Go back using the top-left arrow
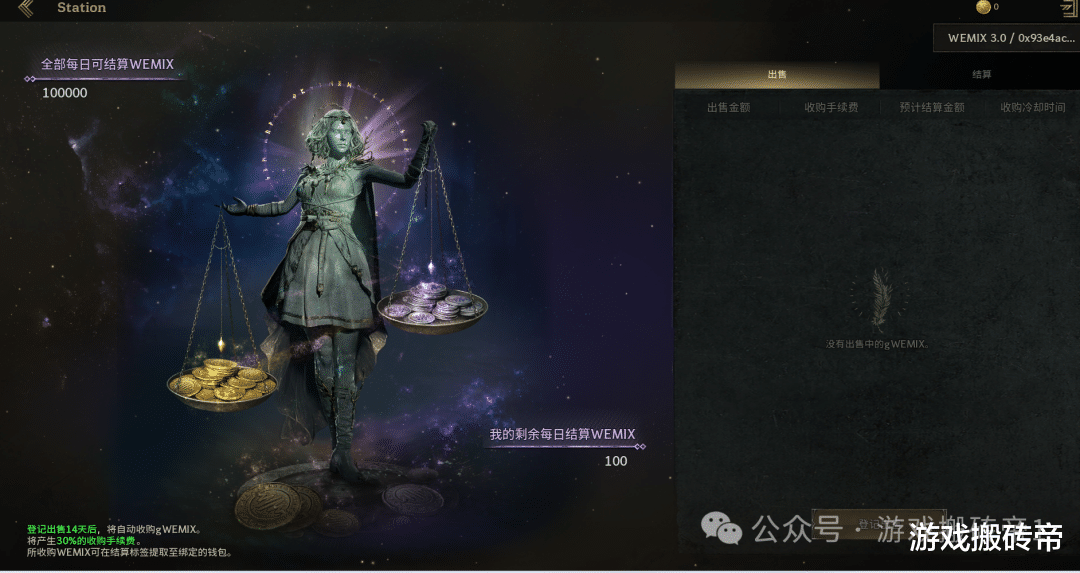 [26, 9]
